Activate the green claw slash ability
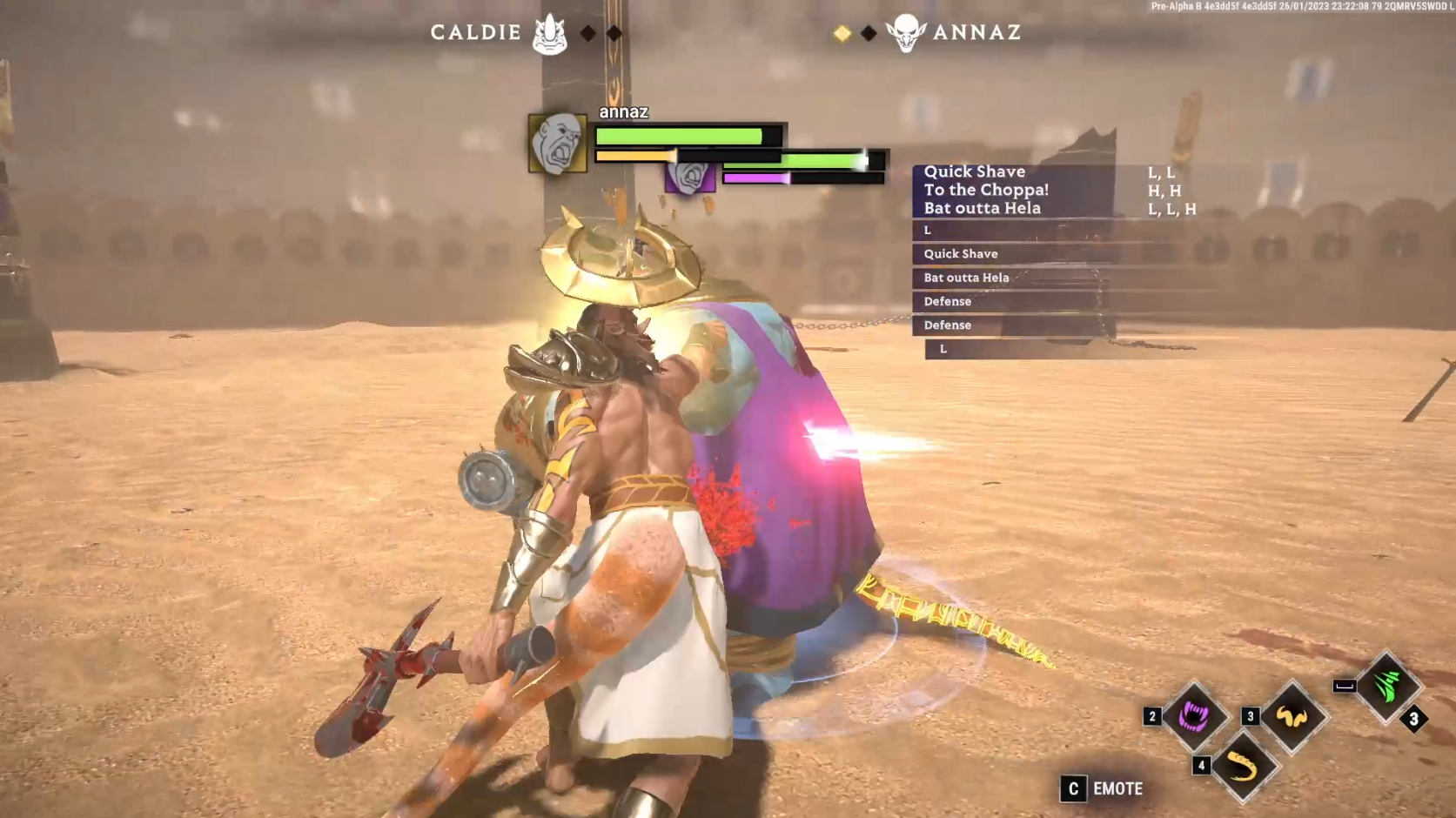The width and height of the screenshot is (1456, 818). [1386, 686]
